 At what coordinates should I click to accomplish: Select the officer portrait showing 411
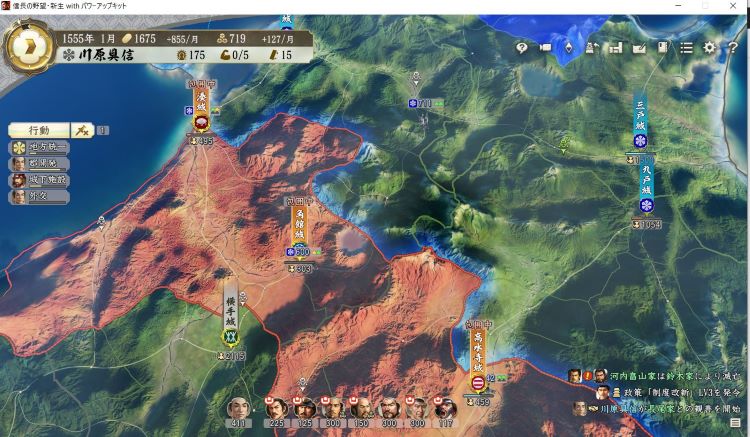pyautogui.click(x=238, y=408)
